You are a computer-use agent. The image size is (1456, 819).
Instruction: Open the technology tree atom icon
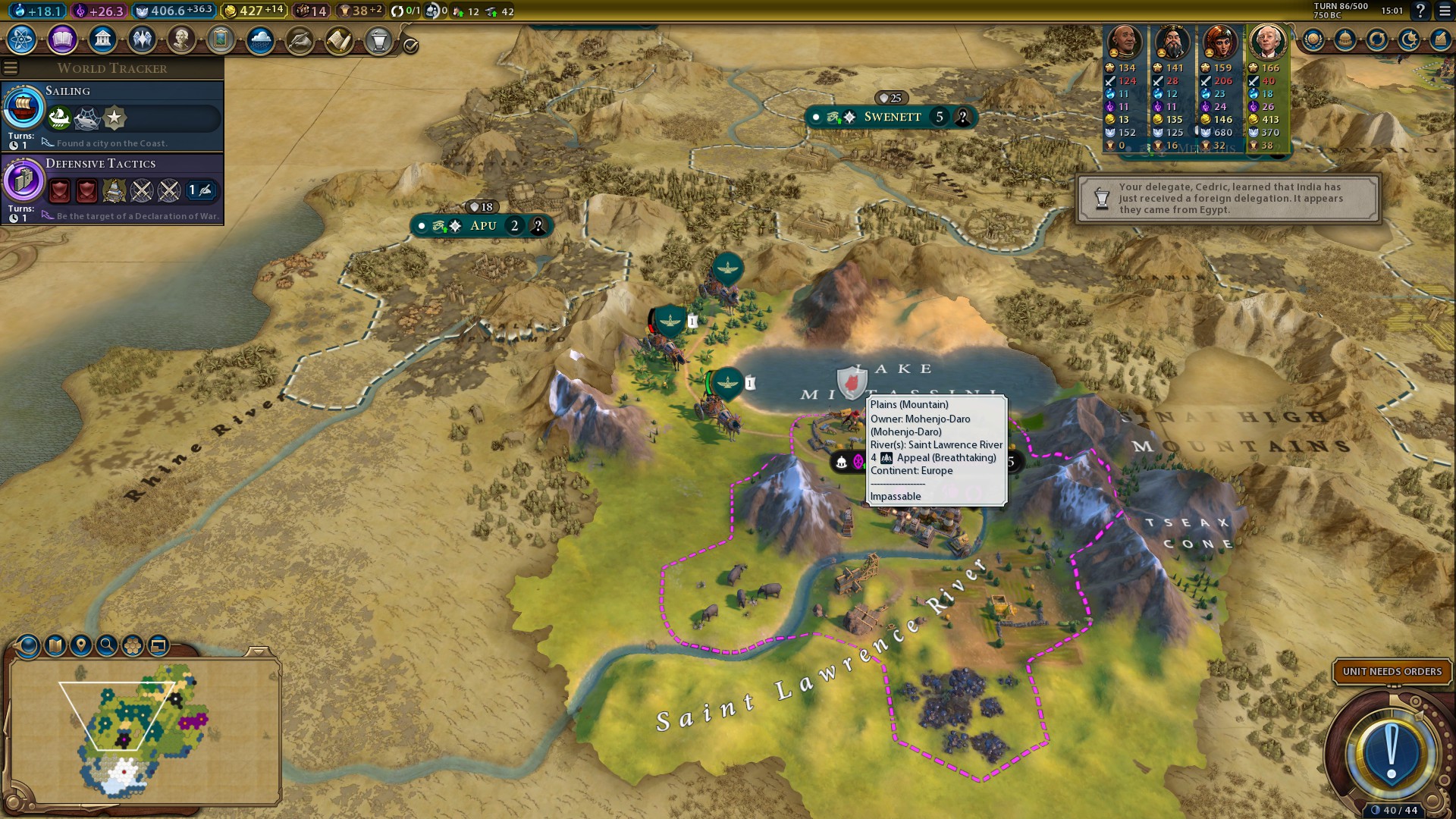pos(22,39)
